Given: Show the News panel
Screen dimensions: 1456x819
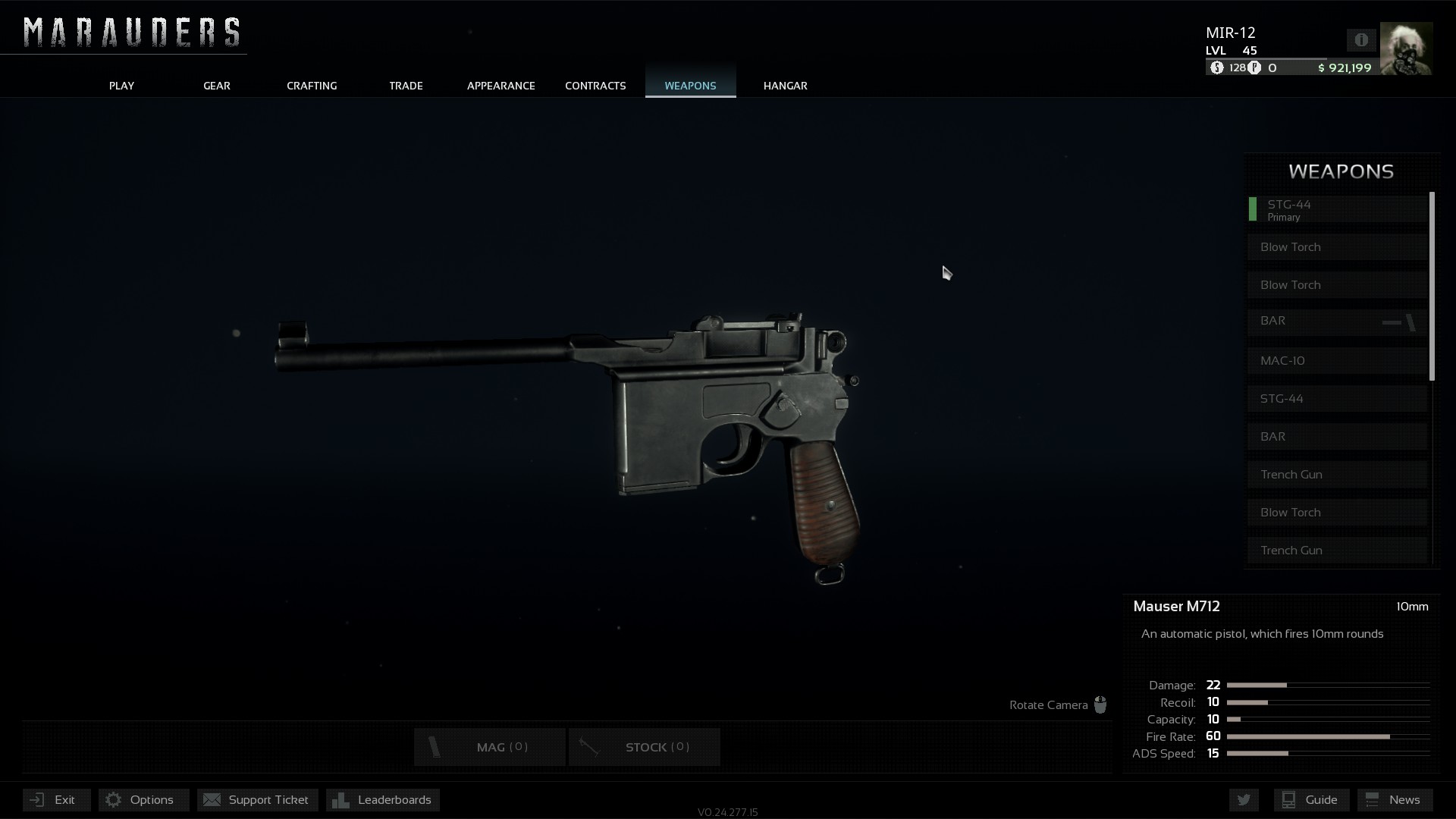Looking at the screenshot, I should tap(1394, 800).
